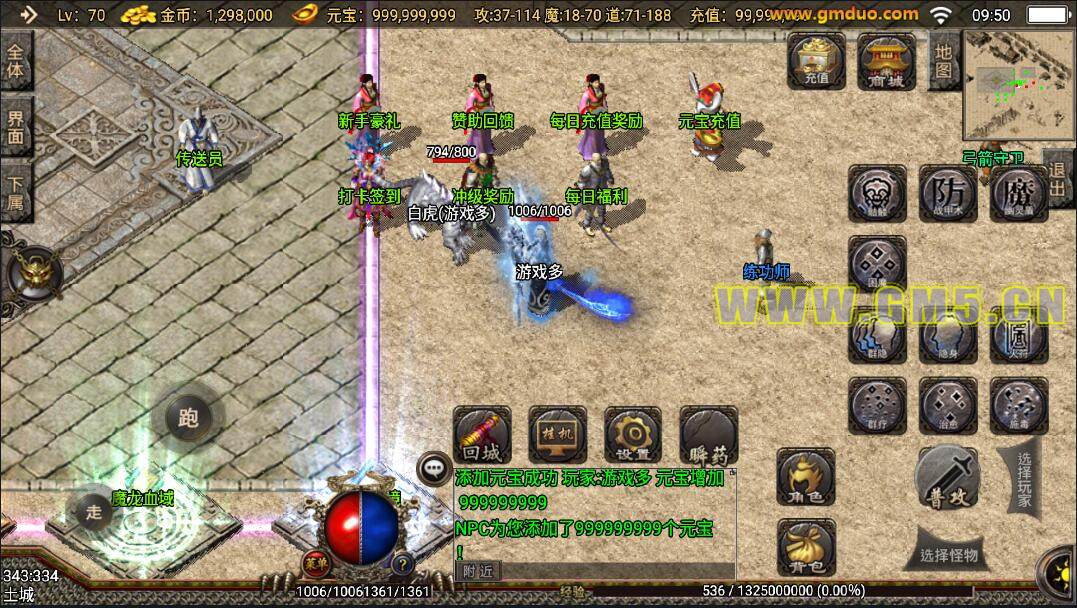Screen dimensions: 1077x608
Task: Use the 回城 return-to-town scroll
Action: pyautogui.click(x=482, y=435)
